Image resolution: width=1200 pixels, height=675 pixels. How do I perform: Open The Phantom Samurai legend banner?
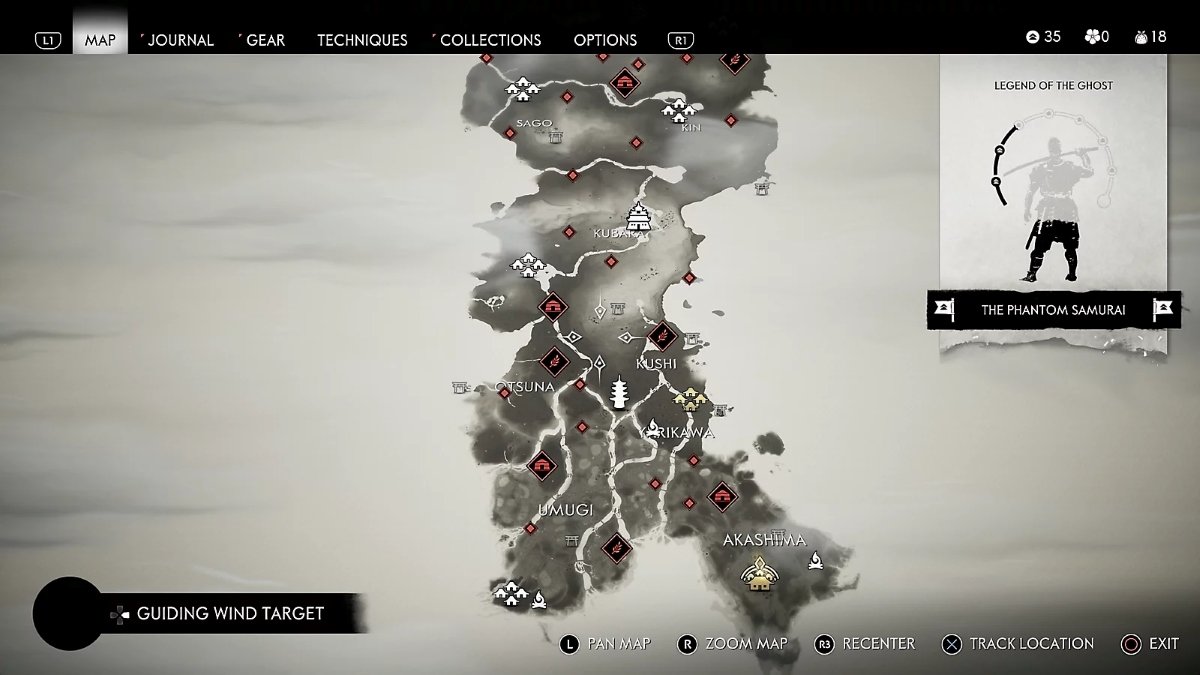[1053, 310]
